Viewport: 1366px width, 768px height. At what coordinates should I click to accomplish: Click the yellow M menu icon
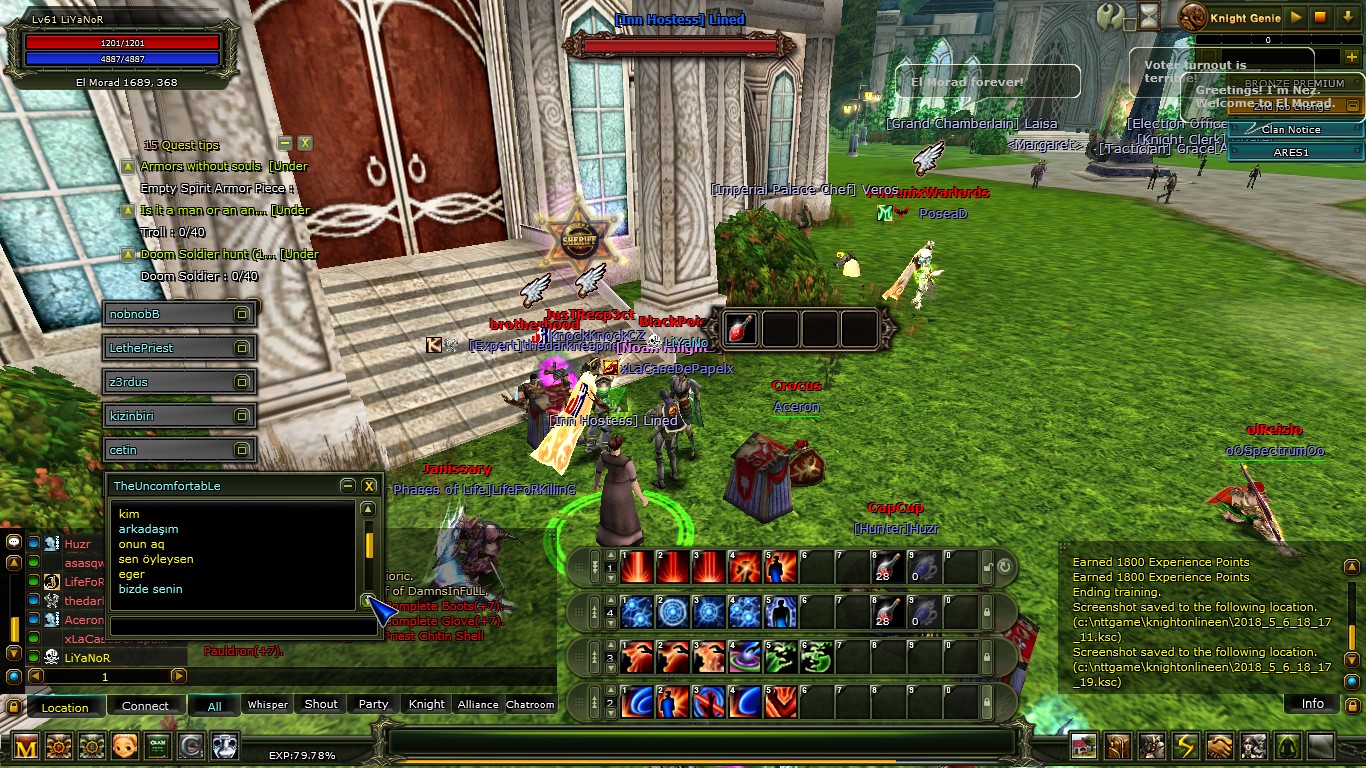click(25, 746)
